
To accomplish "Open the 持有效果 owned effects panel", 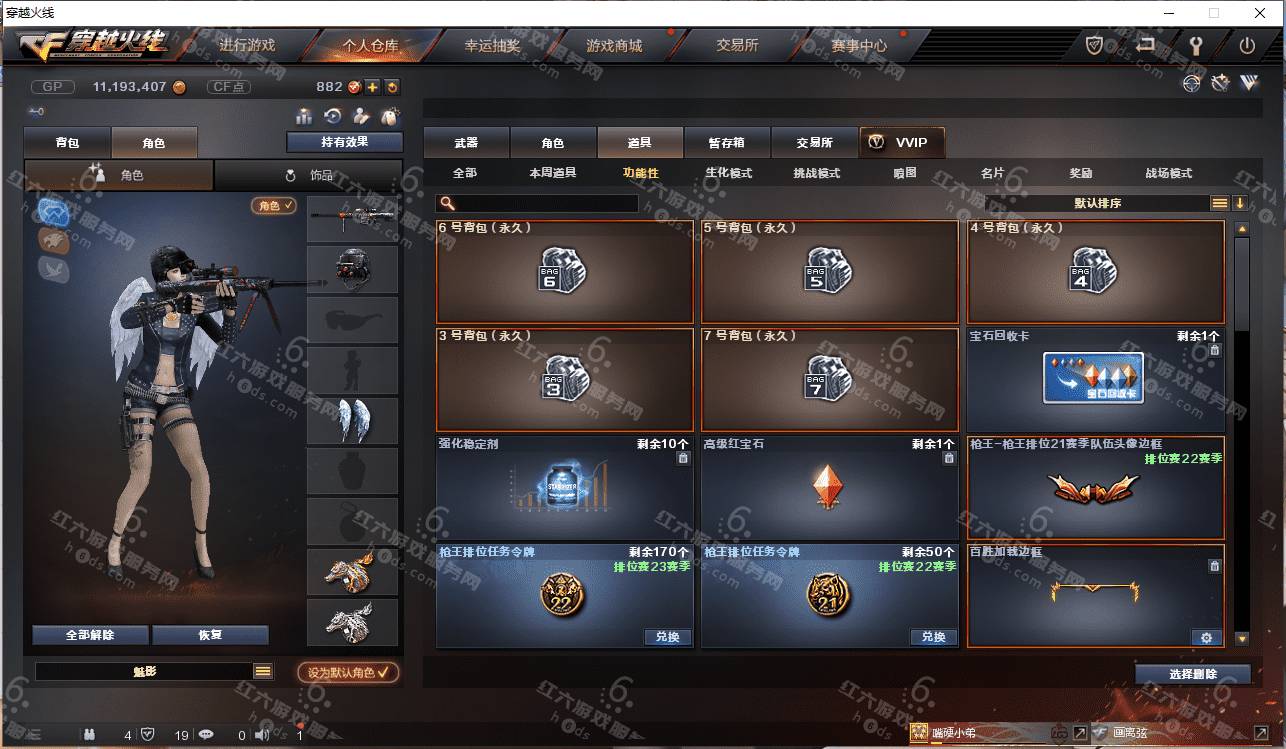I will (344, 142).
